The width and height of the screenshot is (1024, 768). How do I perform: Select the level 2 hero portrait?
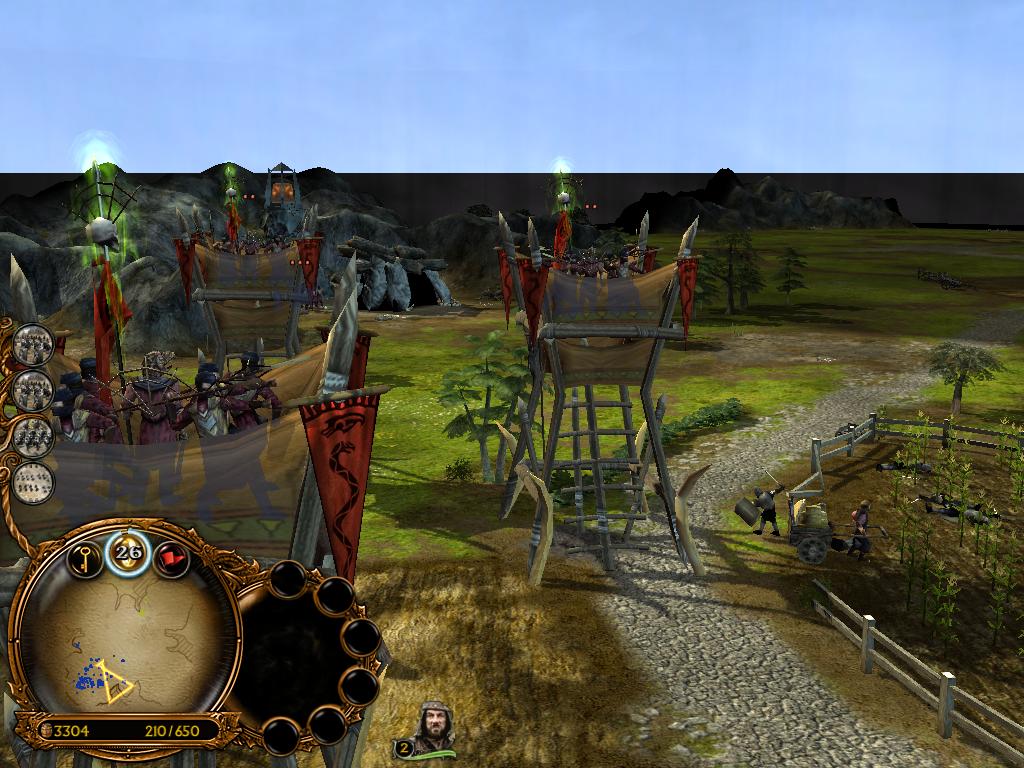click(432, 728)
